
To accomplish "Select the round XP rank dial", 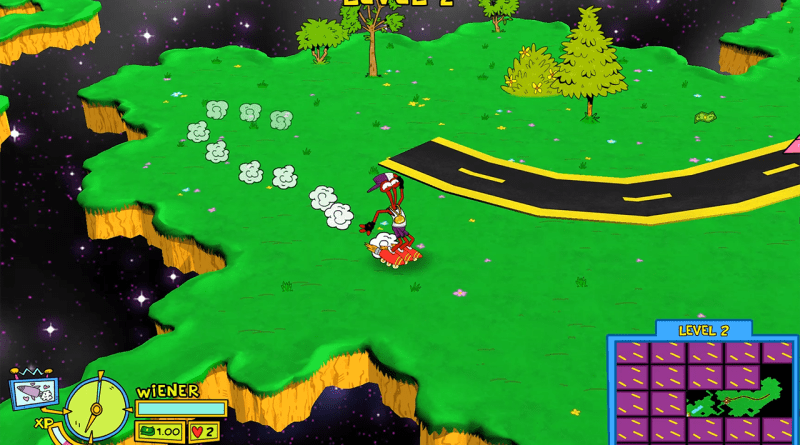I will click(97, 409).
